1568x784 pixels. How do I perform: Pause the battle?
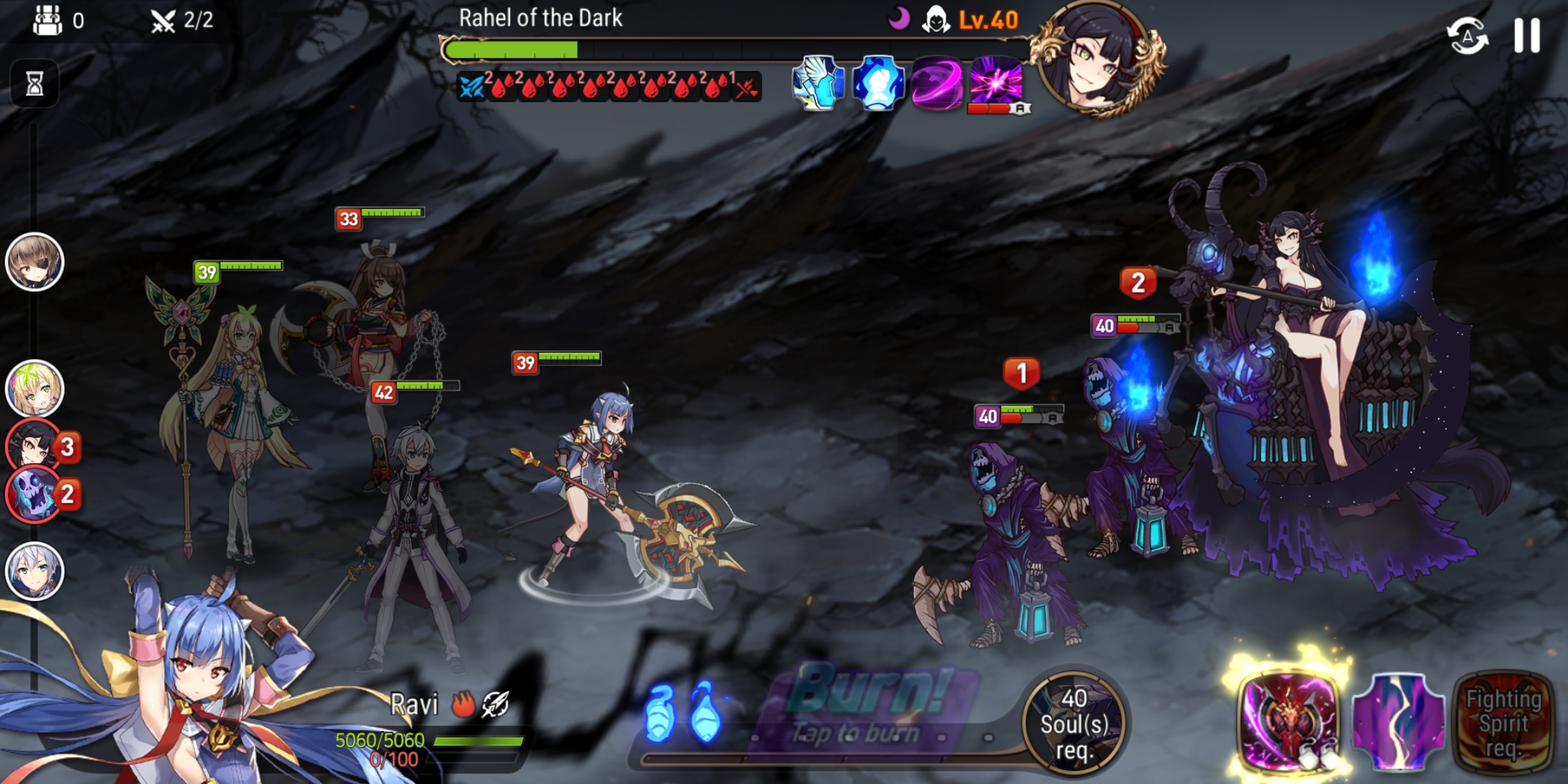point(1527,35)
